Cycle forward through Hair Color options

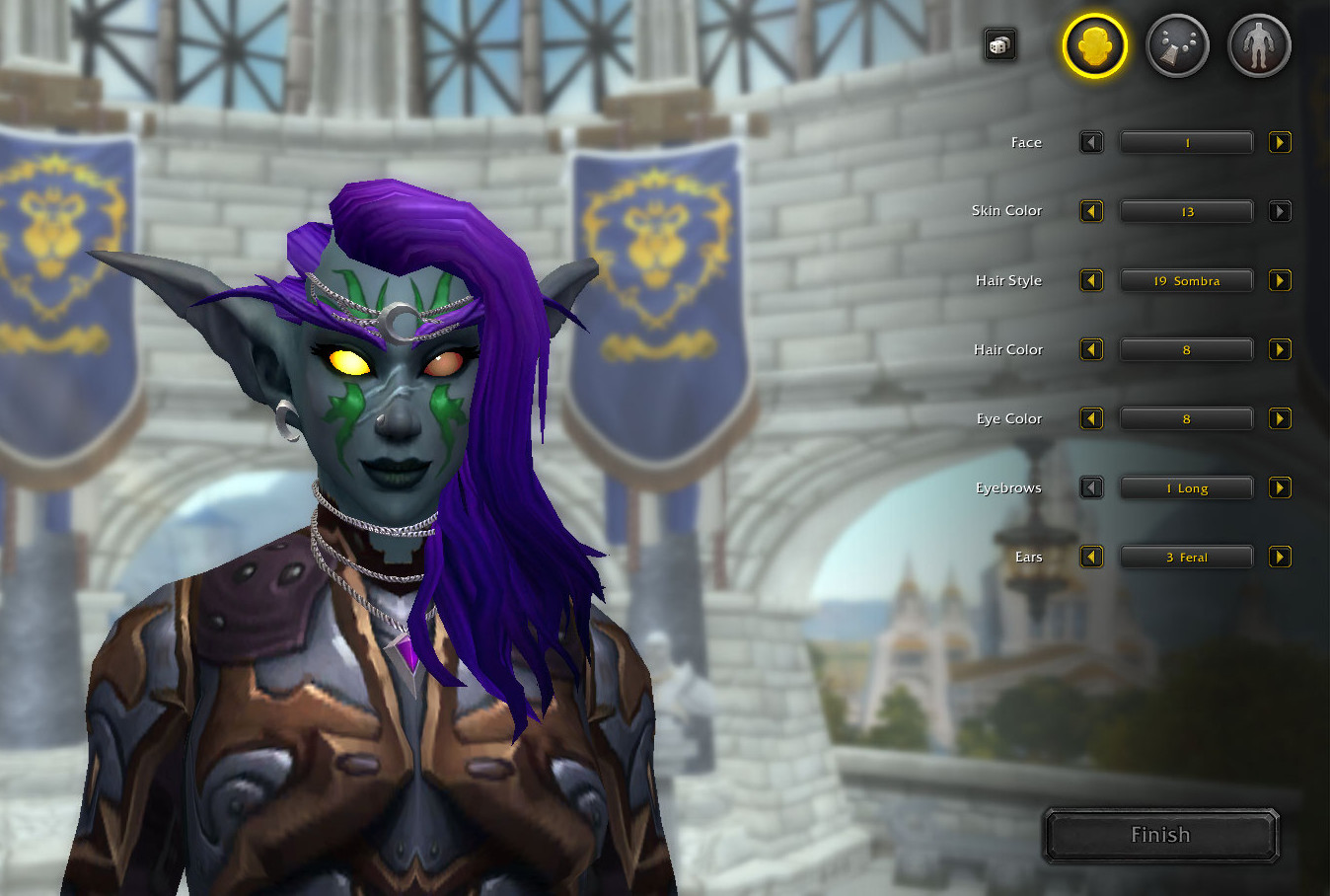pos(1280,349)
